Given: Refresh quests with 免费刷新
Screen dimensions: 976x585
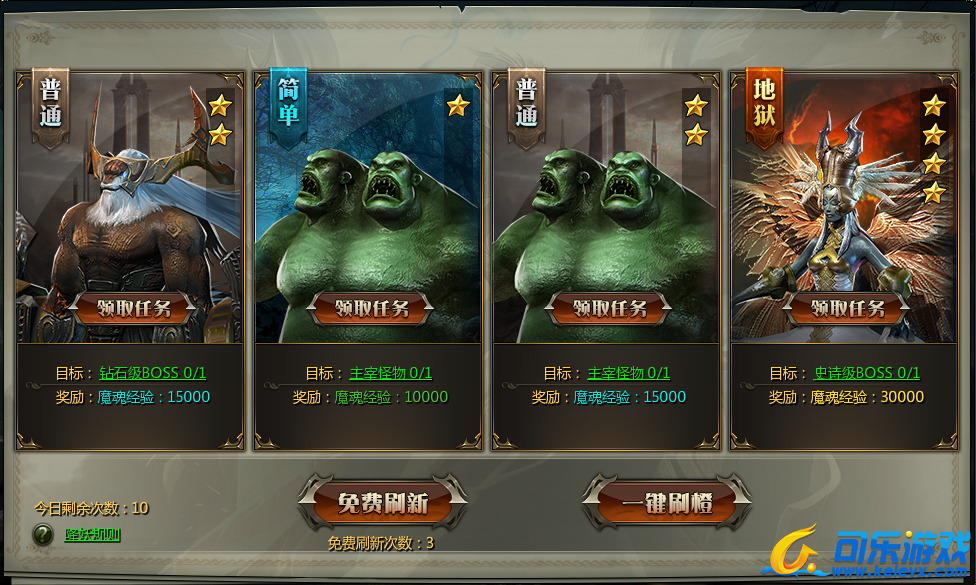Looking at the screenshot, I should (382, 503).
